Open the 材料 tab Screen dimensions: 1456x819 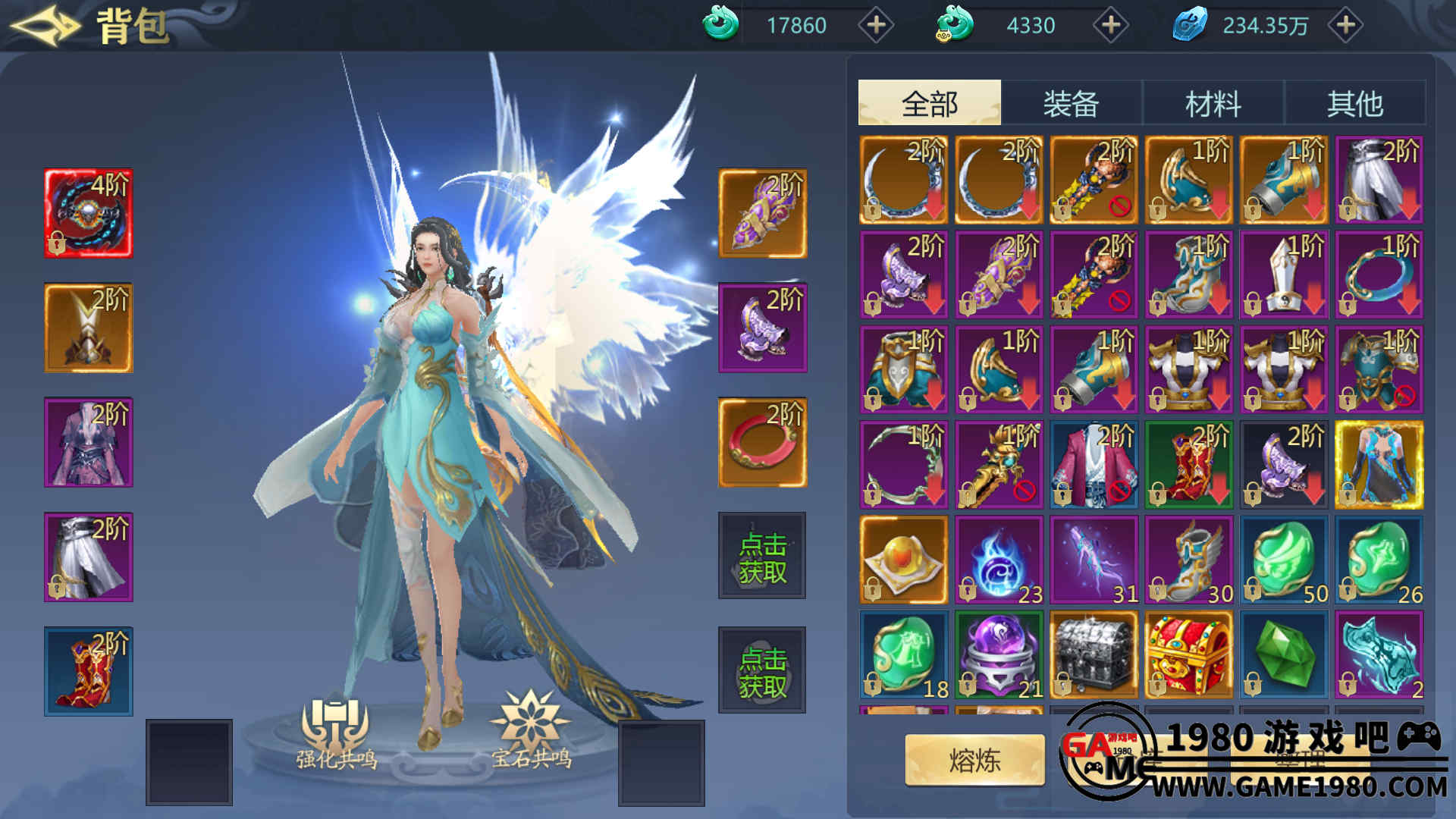1213,103
